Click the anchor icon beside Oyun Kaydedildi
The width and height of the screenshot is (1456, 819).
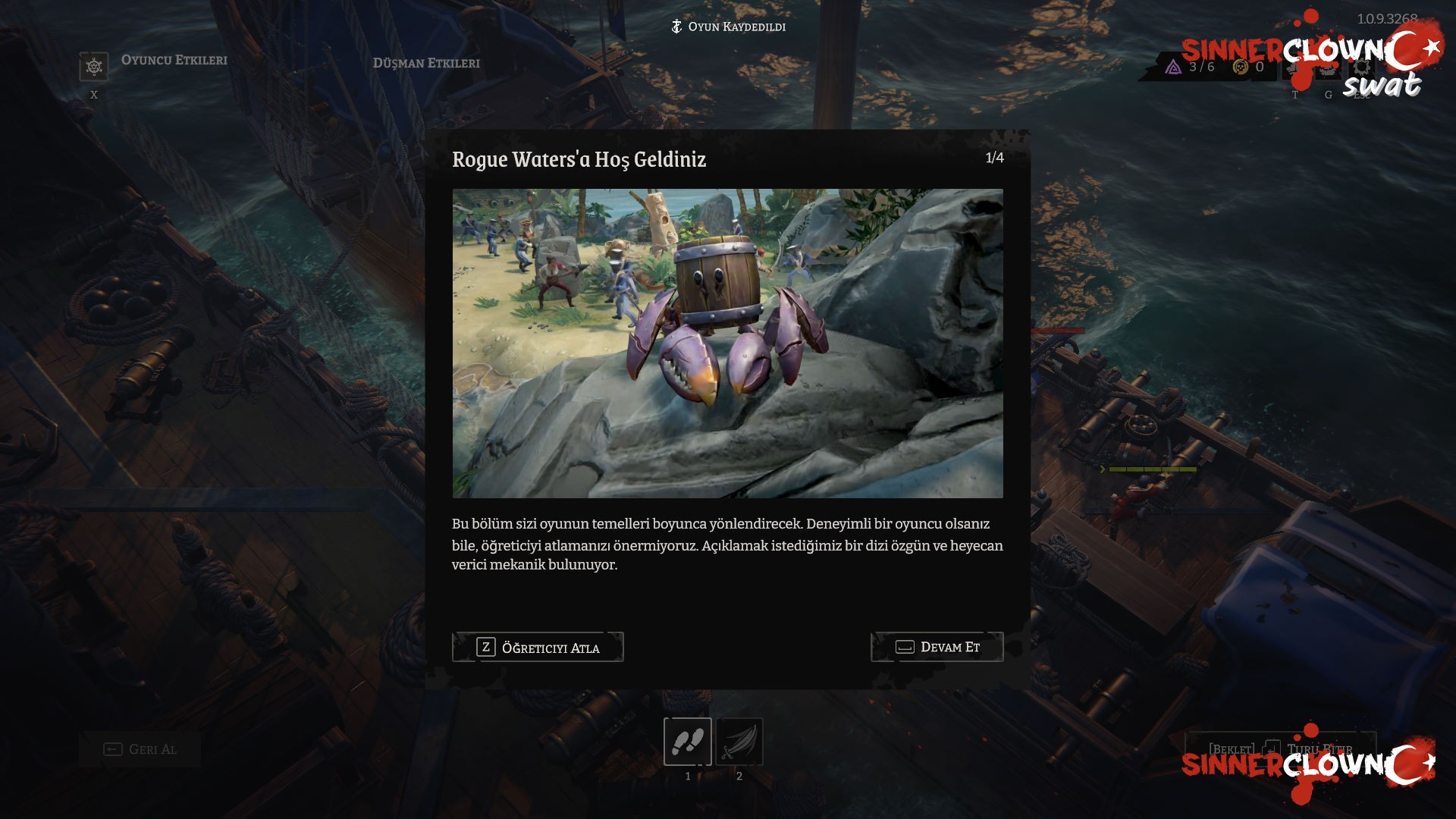coord(675,27)
